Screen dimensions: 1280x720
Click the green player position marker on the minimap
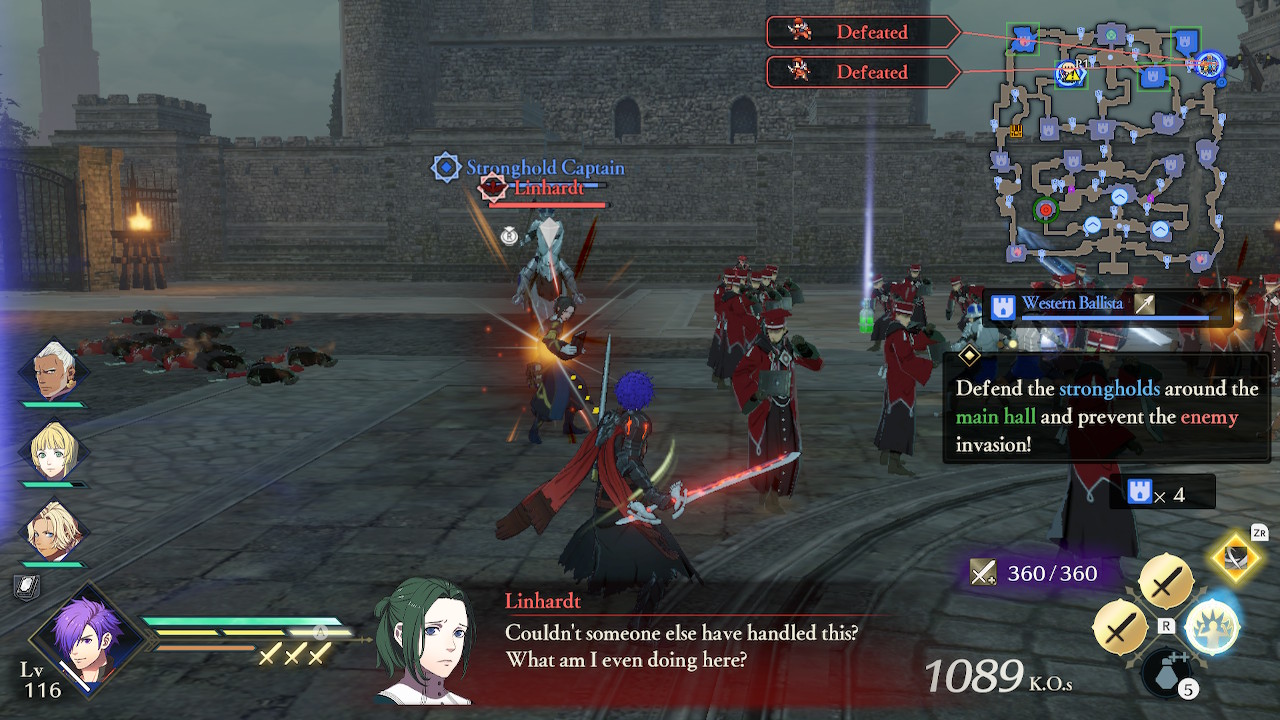click(1045, 210)
